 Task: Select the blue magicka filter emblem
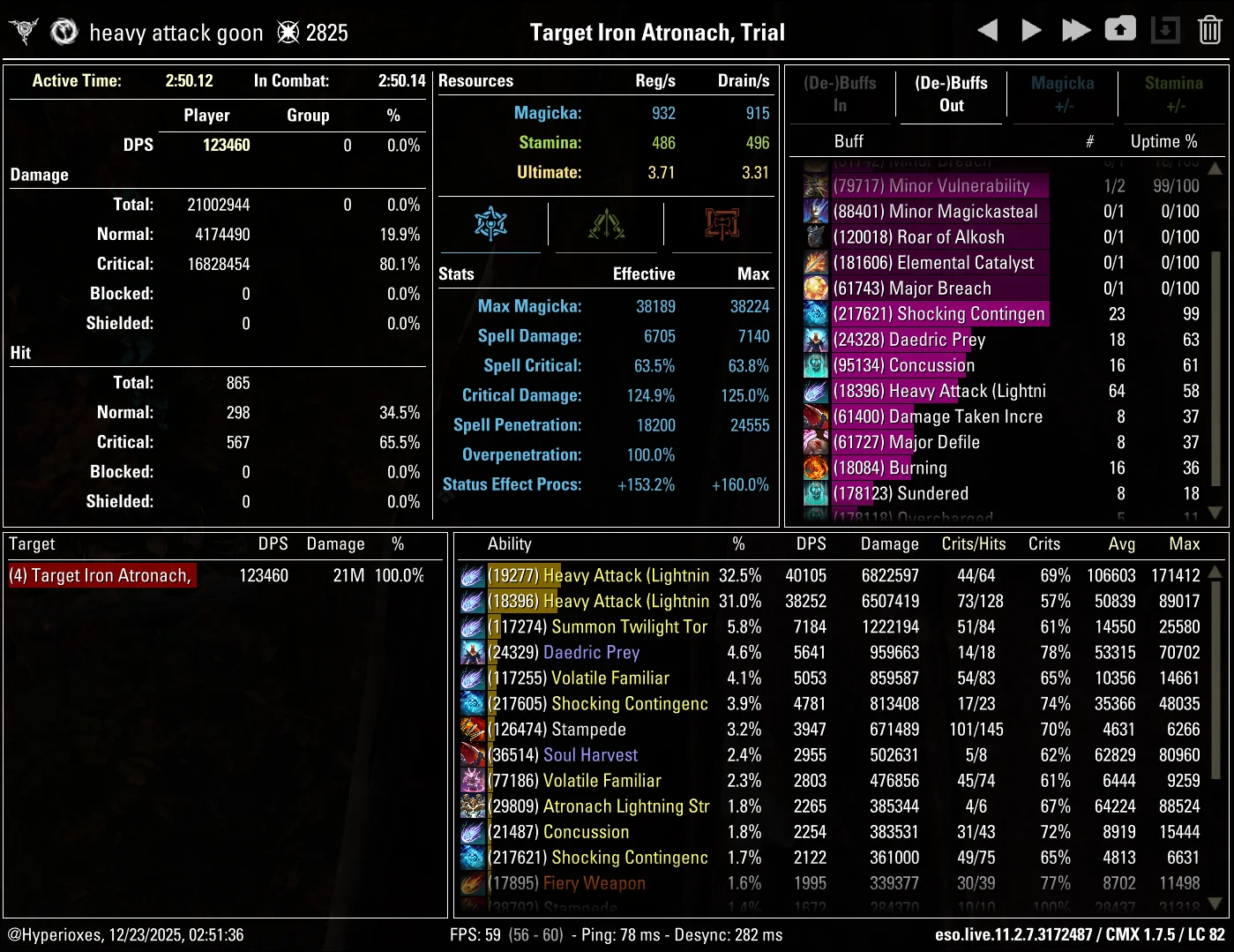pos(490,224)
